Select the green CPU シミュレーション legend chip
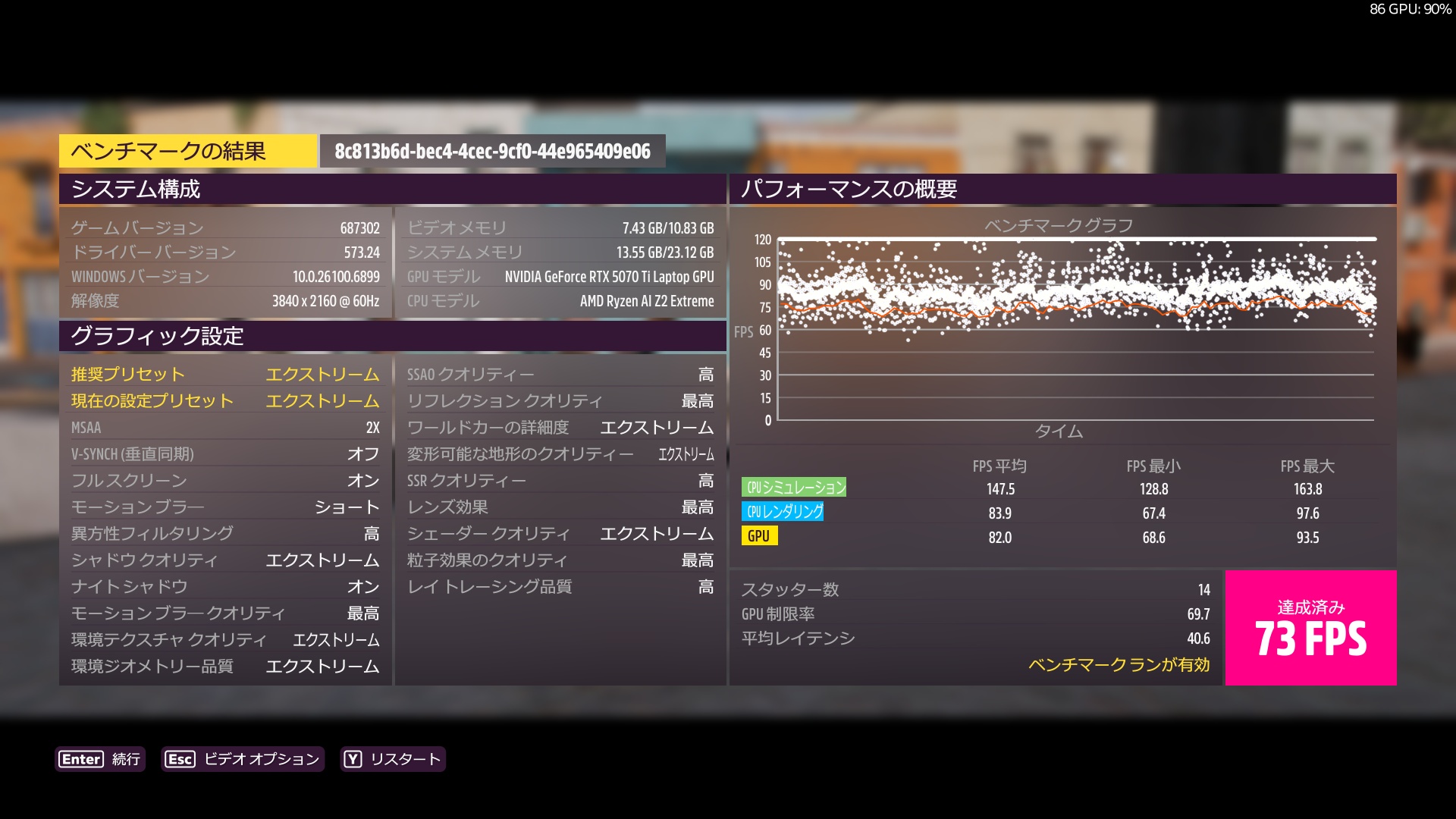Image resolution: width=1456 pixels, height=819 pixels. [795, 488]
